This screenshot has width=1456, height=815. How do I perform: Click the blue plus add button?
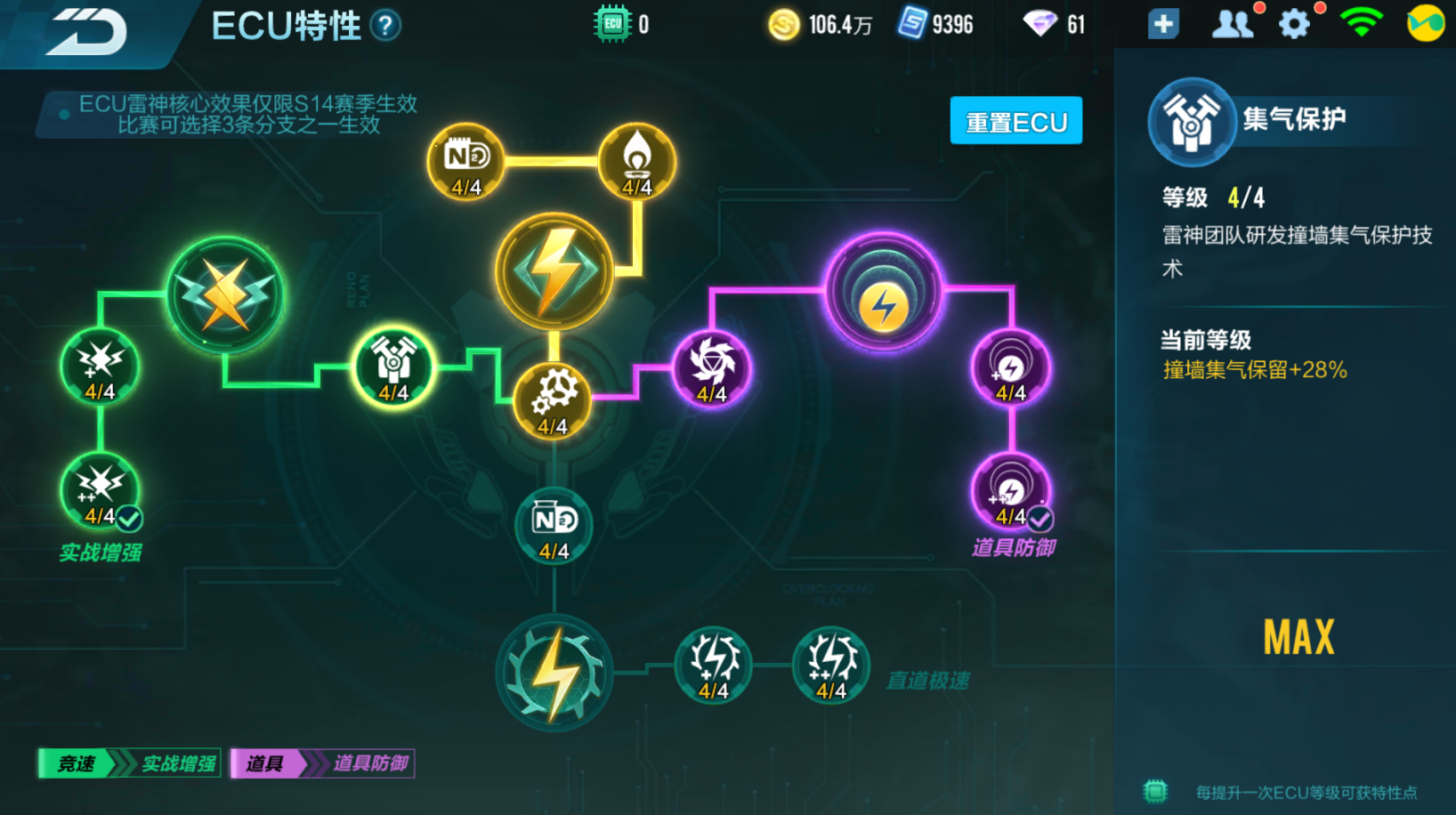click(x=1161, y=24)
